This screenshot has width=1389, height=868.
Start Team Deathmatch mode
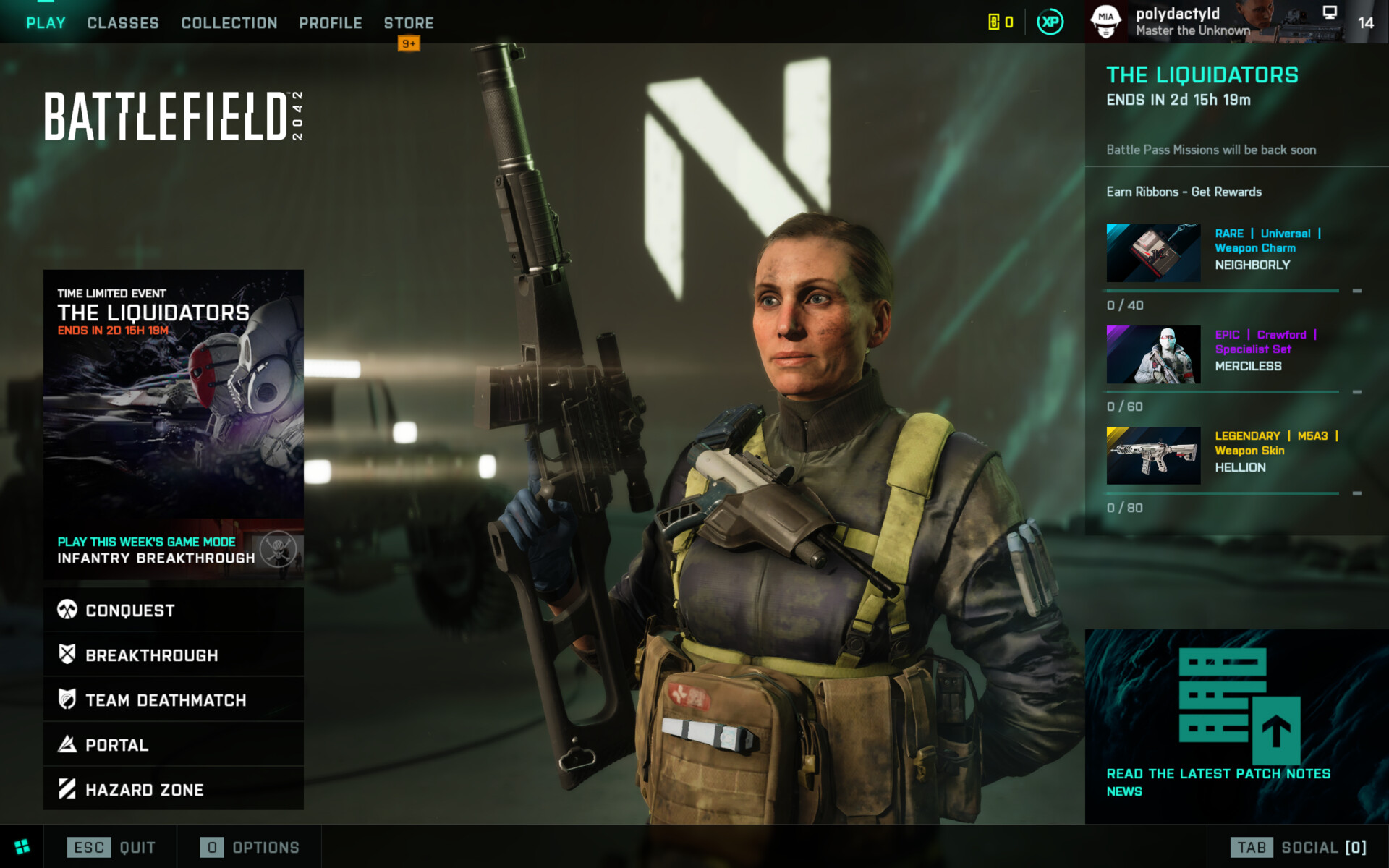pyautogui.click(x=174, y=700)
